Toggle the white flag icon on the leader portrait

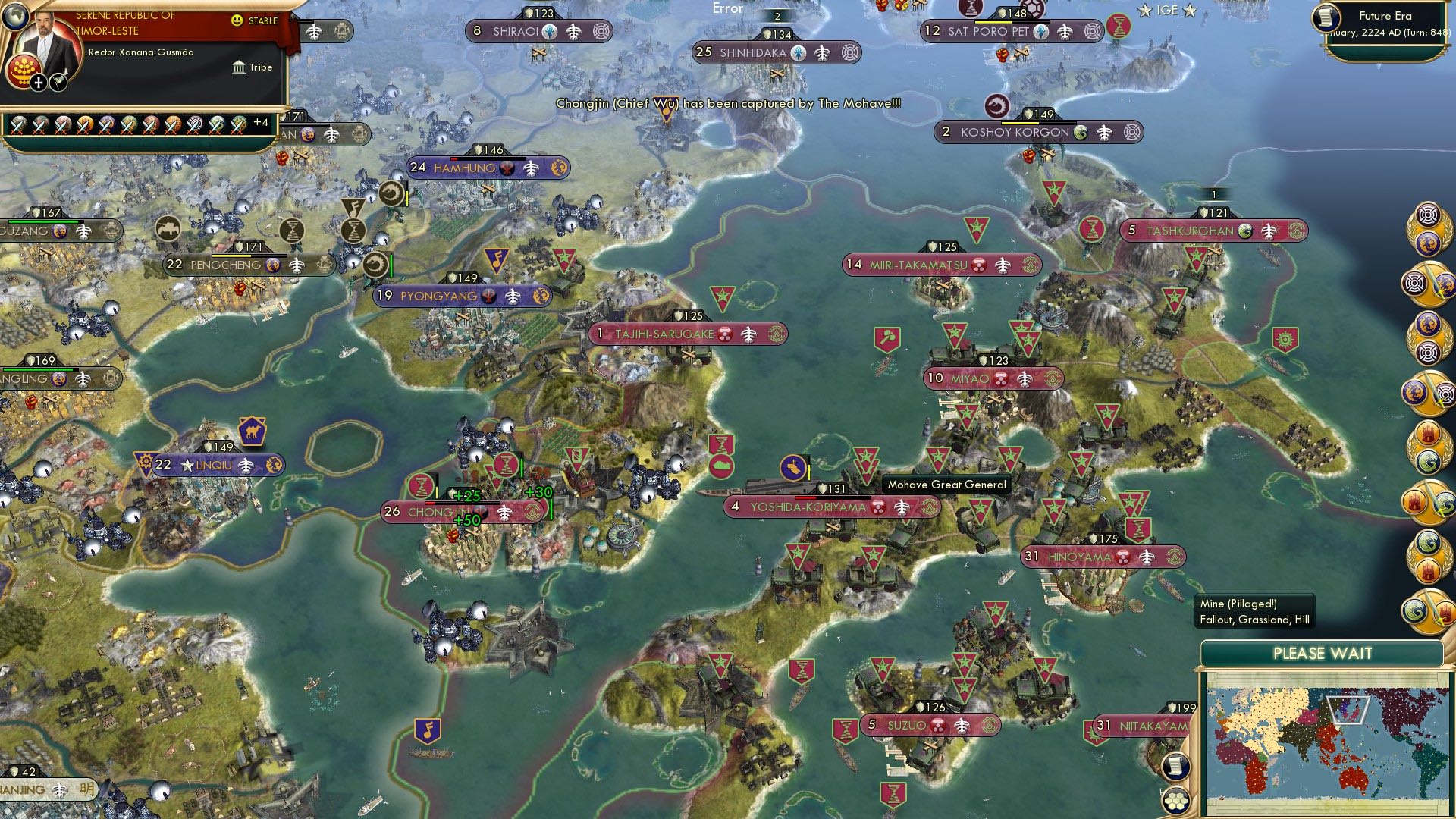59,83
